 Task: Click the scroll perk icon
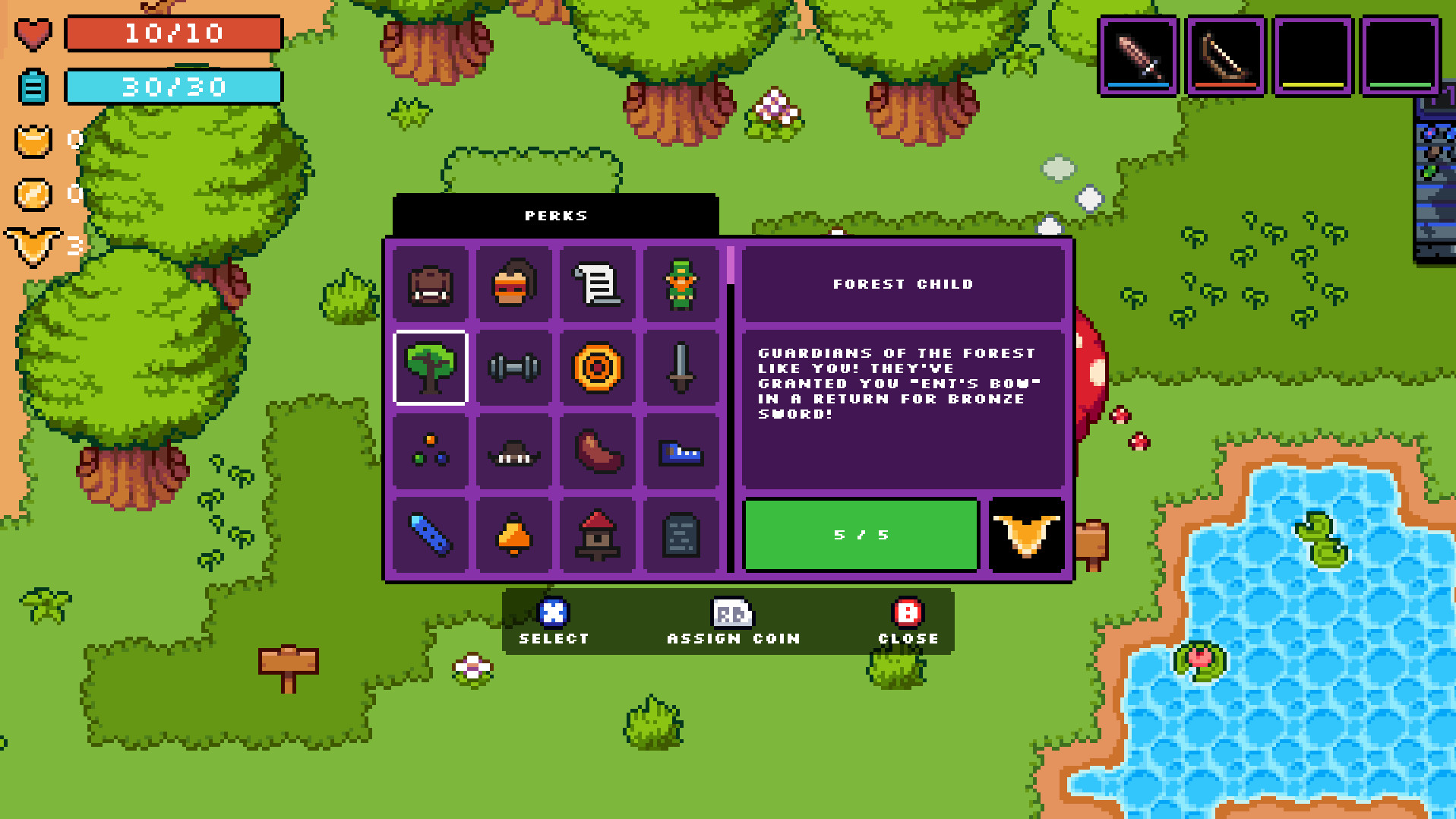[x=597, y=284]
